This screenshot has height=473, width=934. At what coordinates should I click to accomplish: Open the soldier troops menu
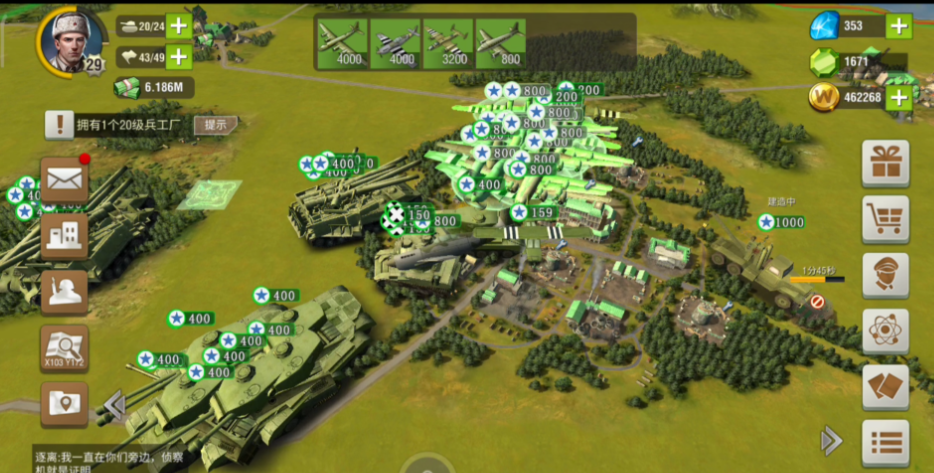point(64,293)
